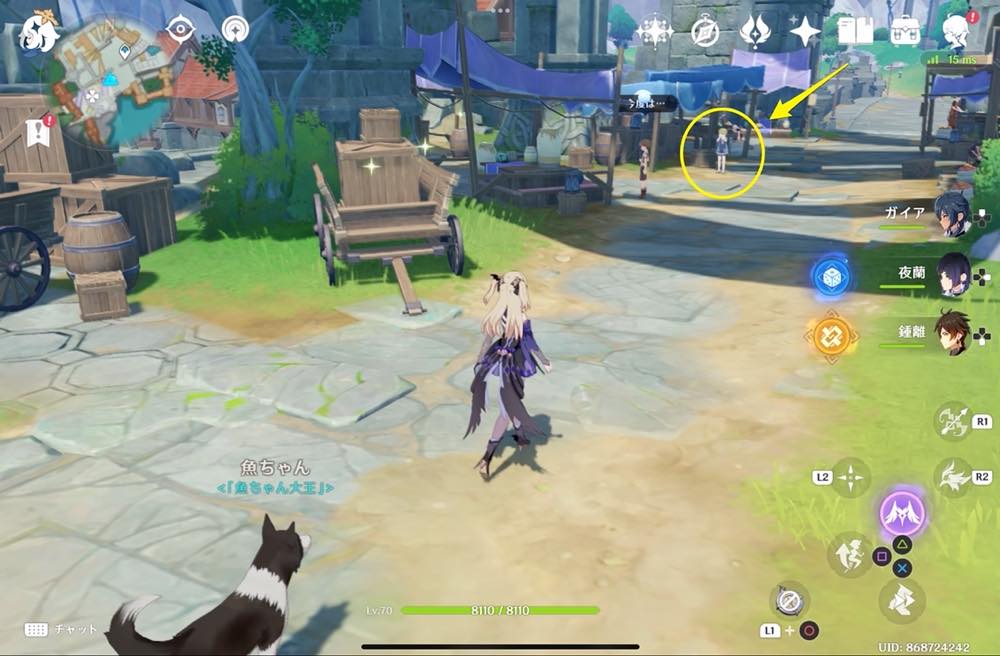Open the backpack inventory

coord(905,32)
